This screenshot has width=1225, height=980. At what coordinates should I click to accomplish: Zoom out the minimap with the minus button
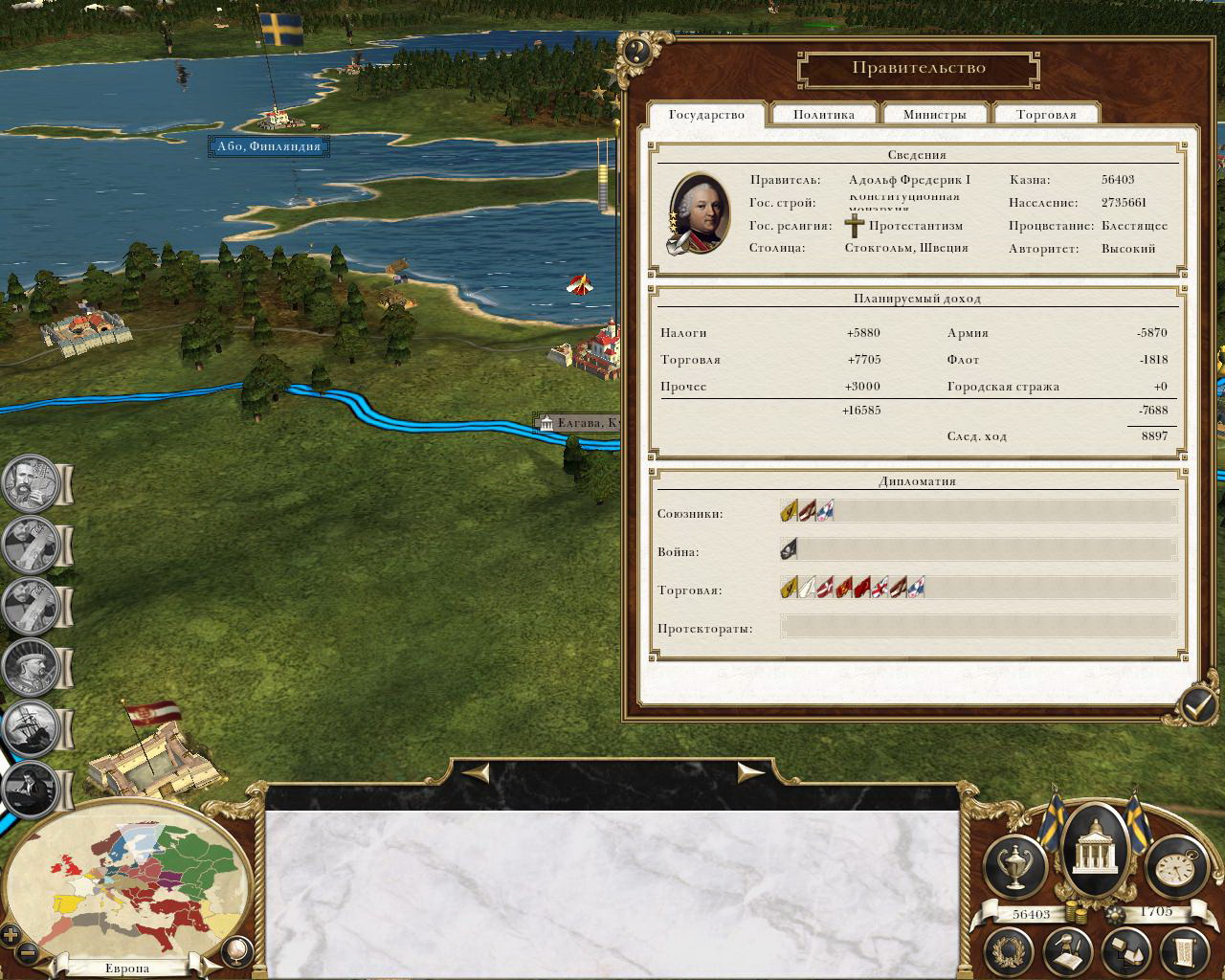point(29,953)
